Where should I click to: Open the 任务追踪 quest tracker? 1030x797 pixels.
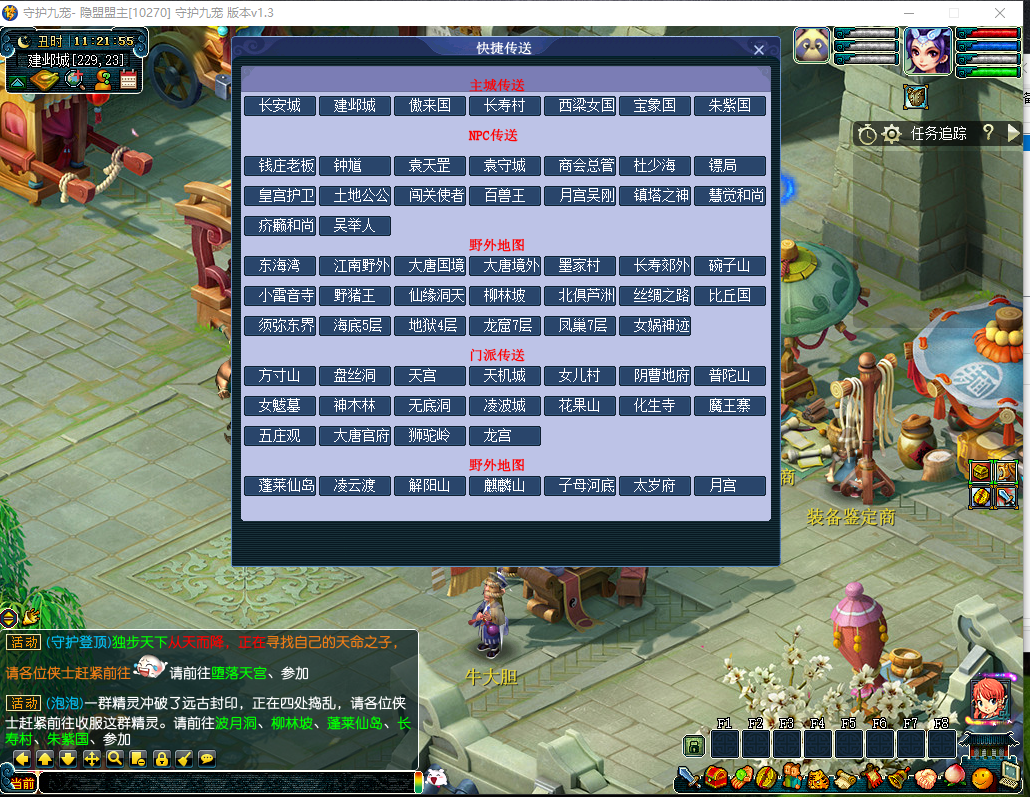coord(938,133)
